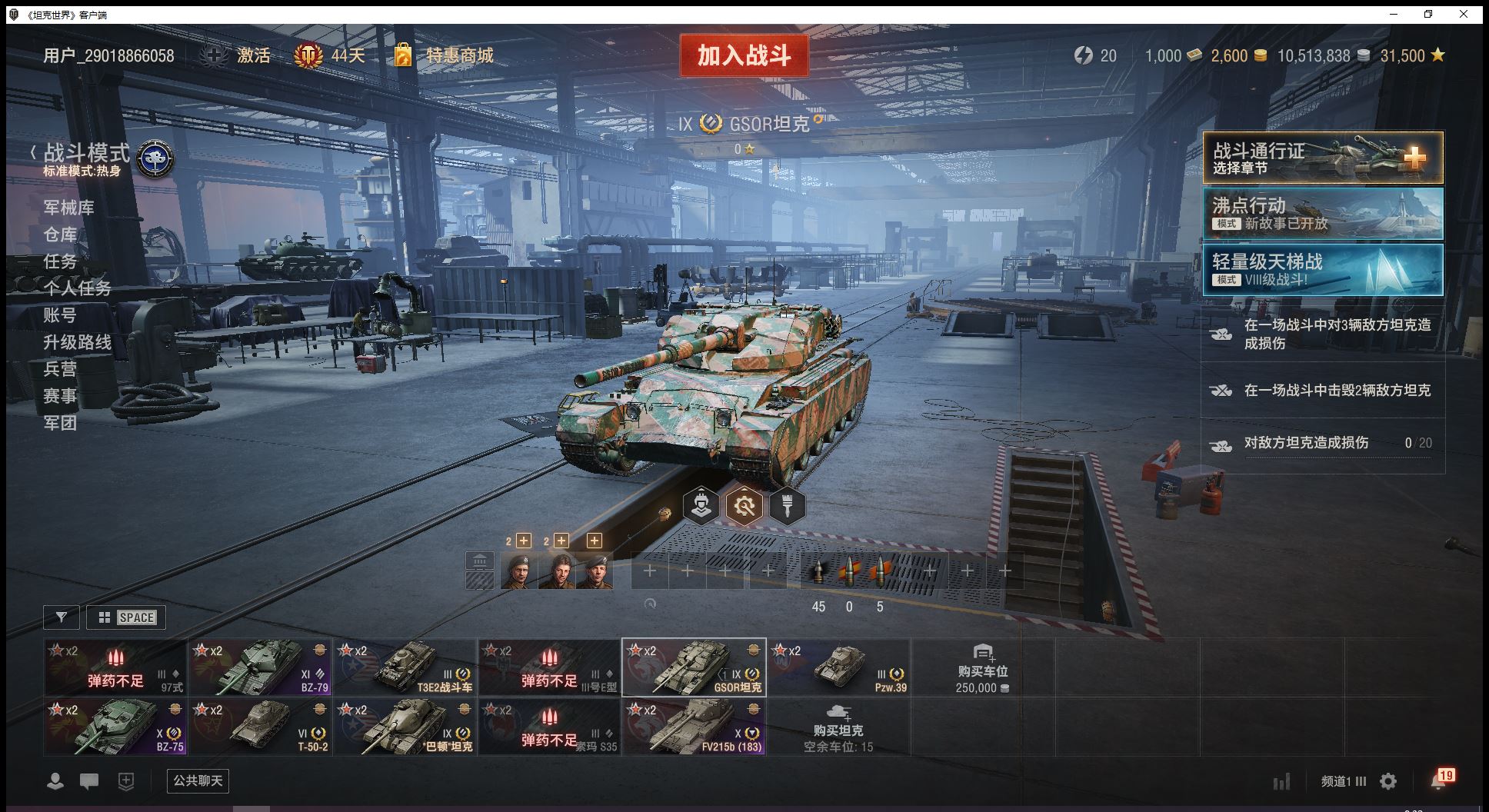Open the tank carousel filter
This screenshot has height=812, width=1489.
[x=62, y=617]
